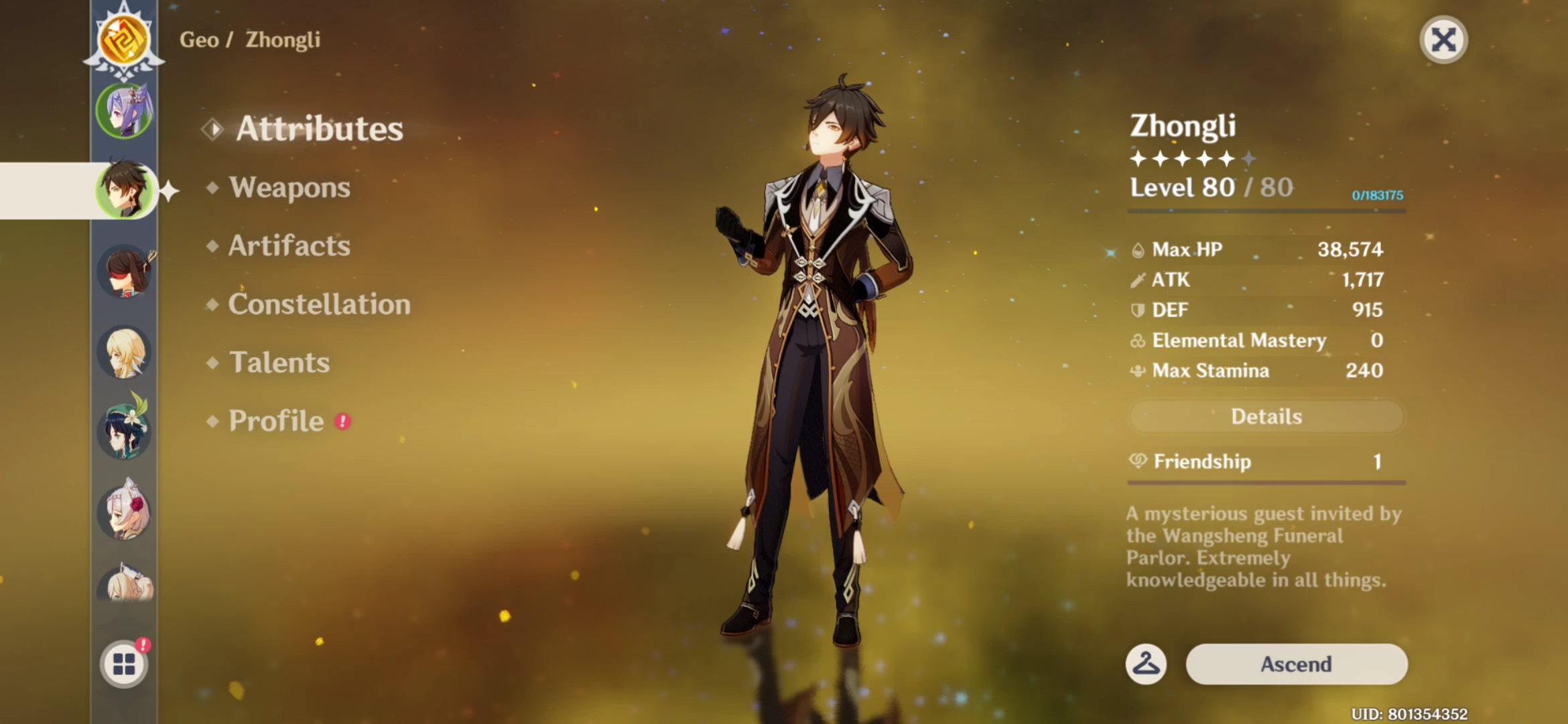This screenshot has width=1568, height=724.
Task: Open the Lumine character portrait
Action: pos(125,352)
